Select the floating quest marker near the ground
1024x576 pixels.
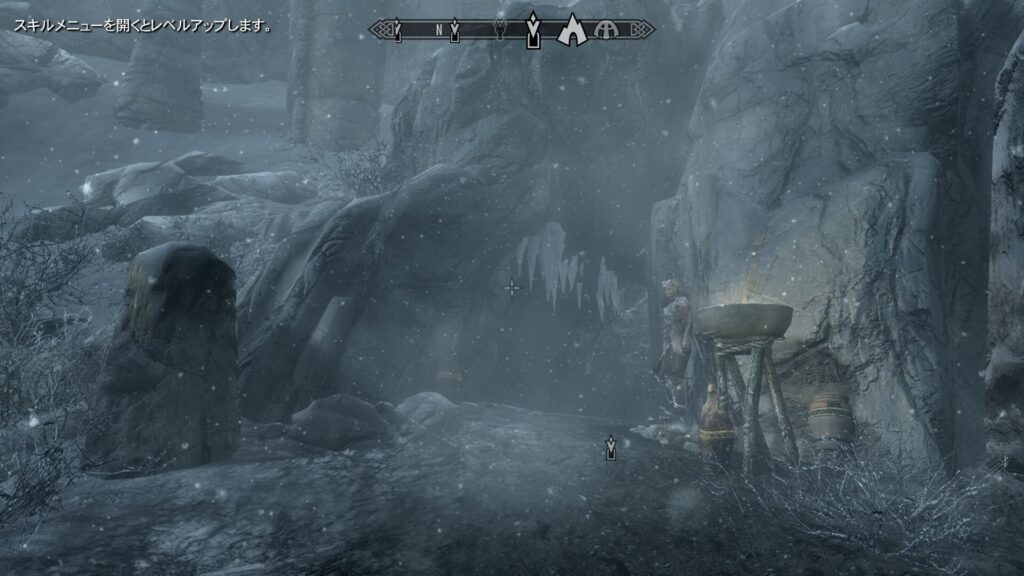(610, 447)
